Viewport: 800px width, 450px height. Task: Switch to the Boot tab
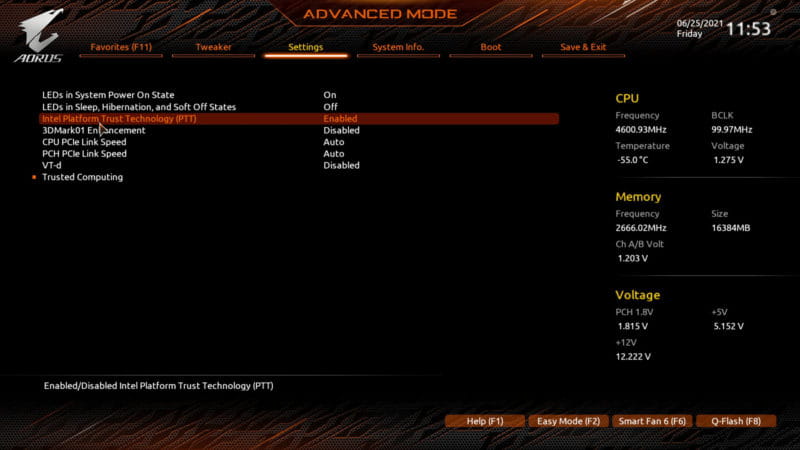pos(490,47)
